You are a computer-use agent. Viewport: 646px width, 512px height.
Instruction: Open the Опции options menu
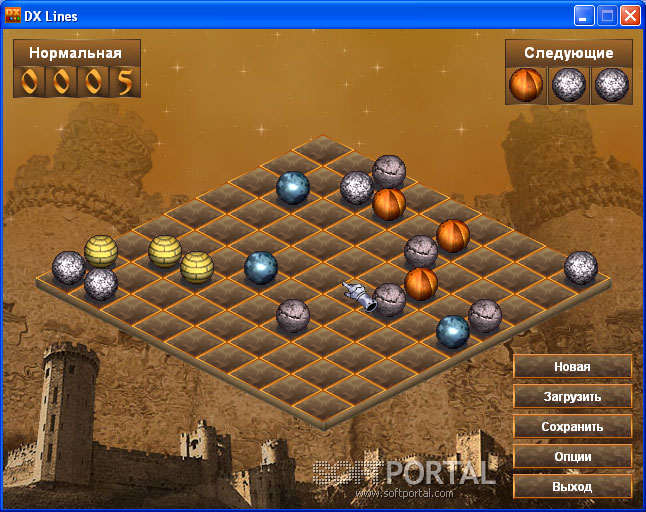[x=572, y=457]
